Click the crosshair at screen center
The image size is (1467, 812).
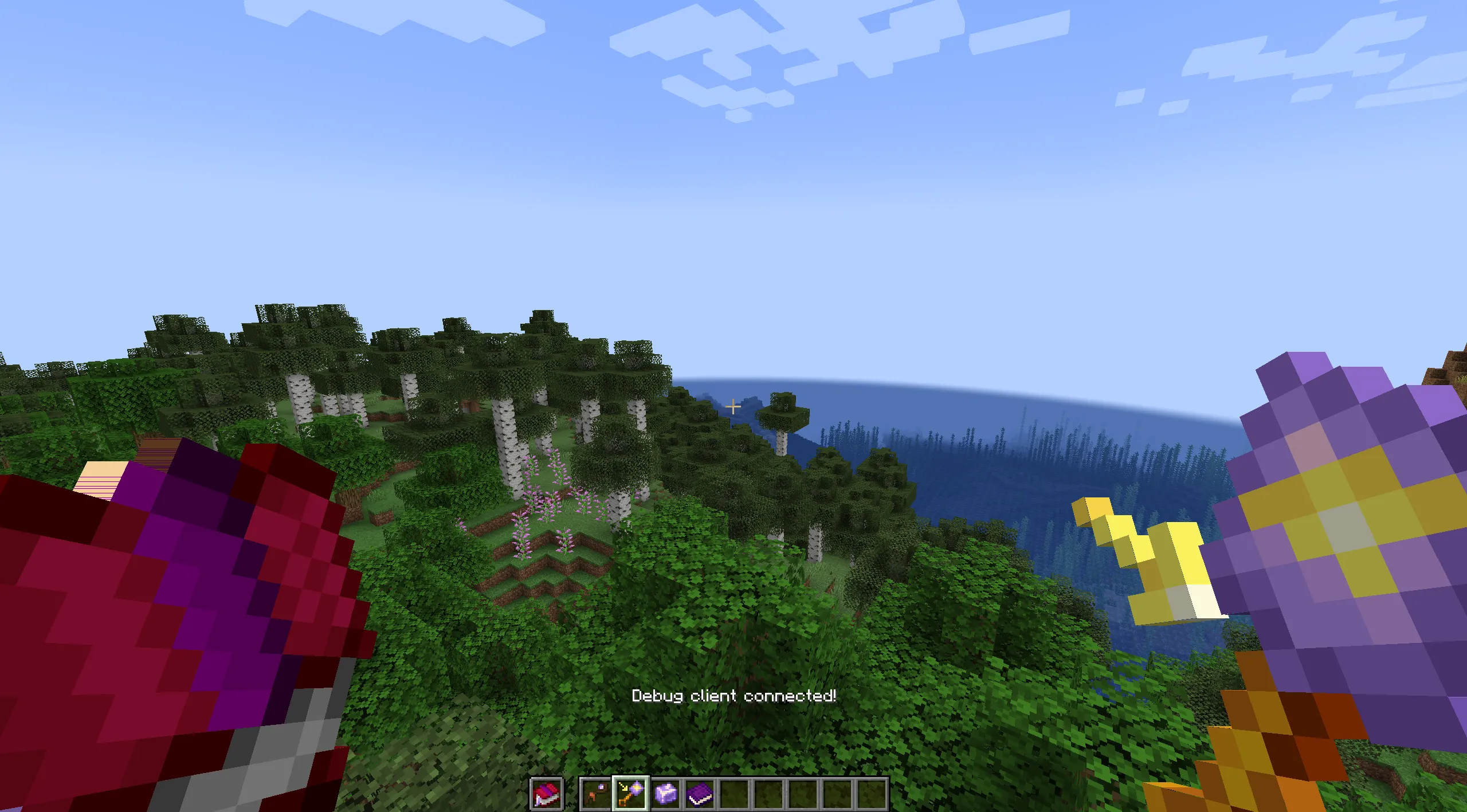click(733, 406)
